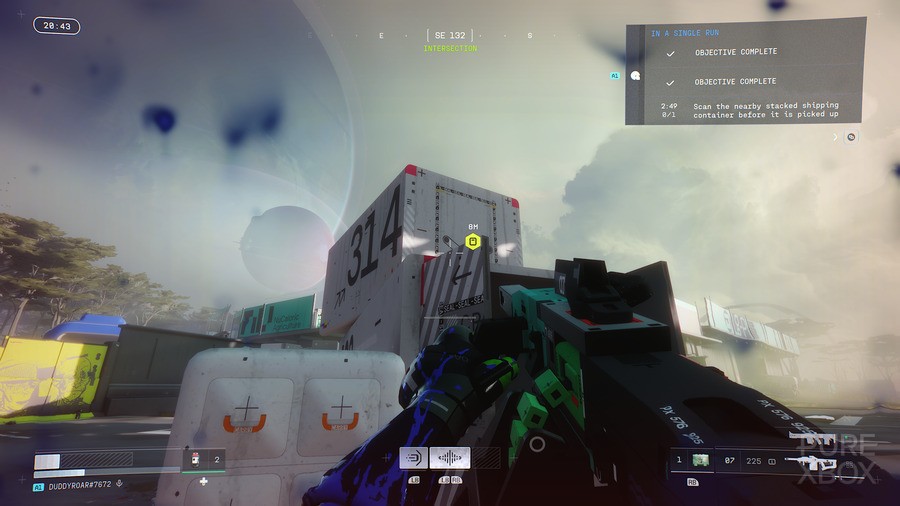Click the SE 132 compass heading
Viewport: 900px width, 506px height.
(449, 35)
